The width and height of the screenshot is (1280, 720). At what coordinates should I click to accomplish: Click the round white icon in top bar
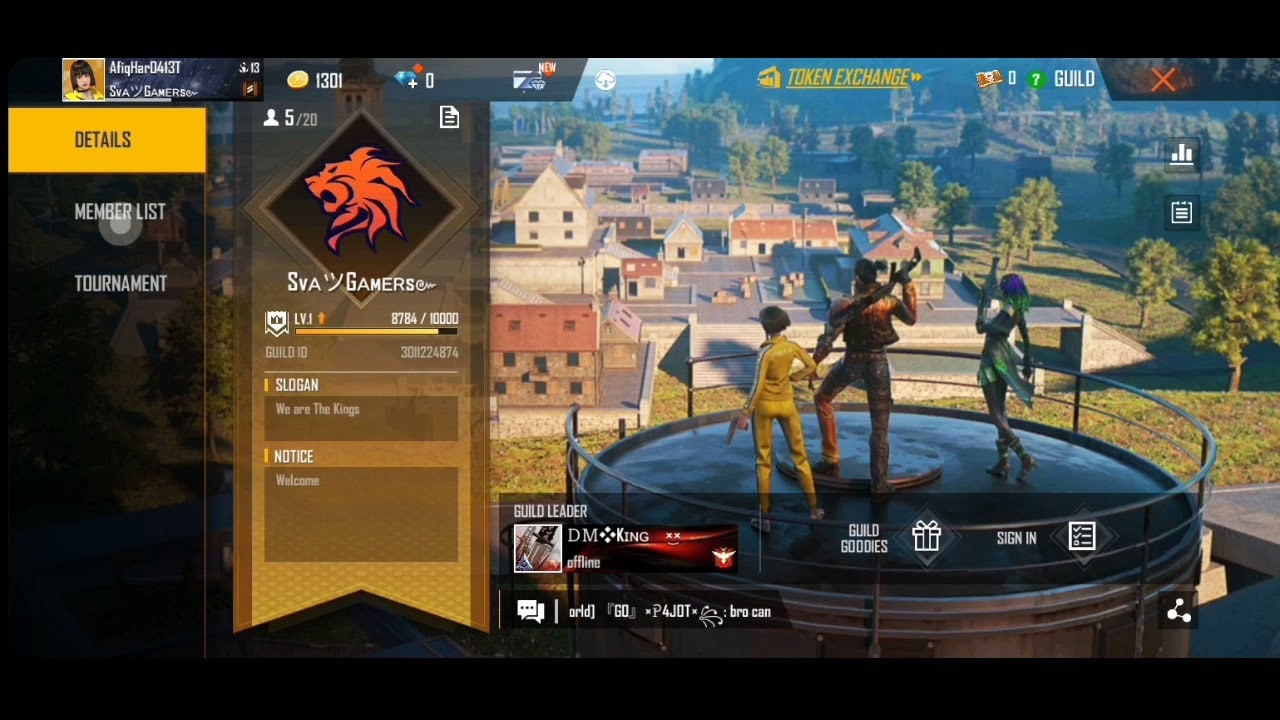pos(605,80)
